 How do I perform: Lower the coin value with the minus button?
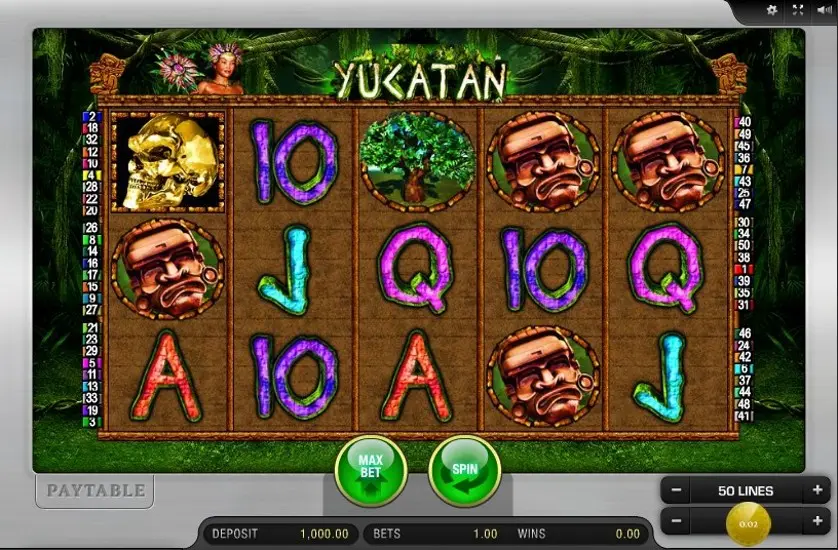[676, 521]
